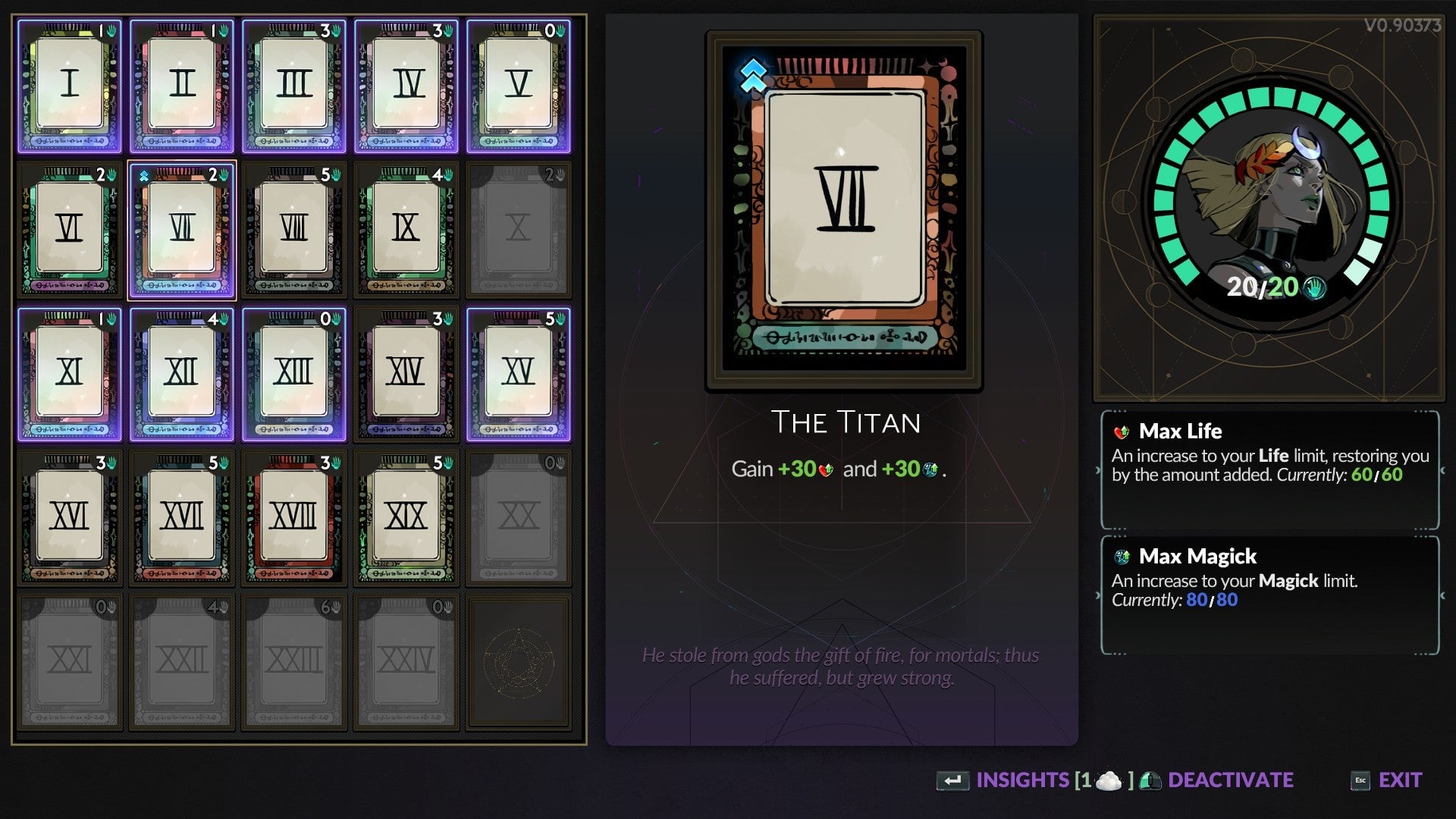Choose arcana card IX
The height and width of the screenshot is (819, 1456).
click(406, 230)
